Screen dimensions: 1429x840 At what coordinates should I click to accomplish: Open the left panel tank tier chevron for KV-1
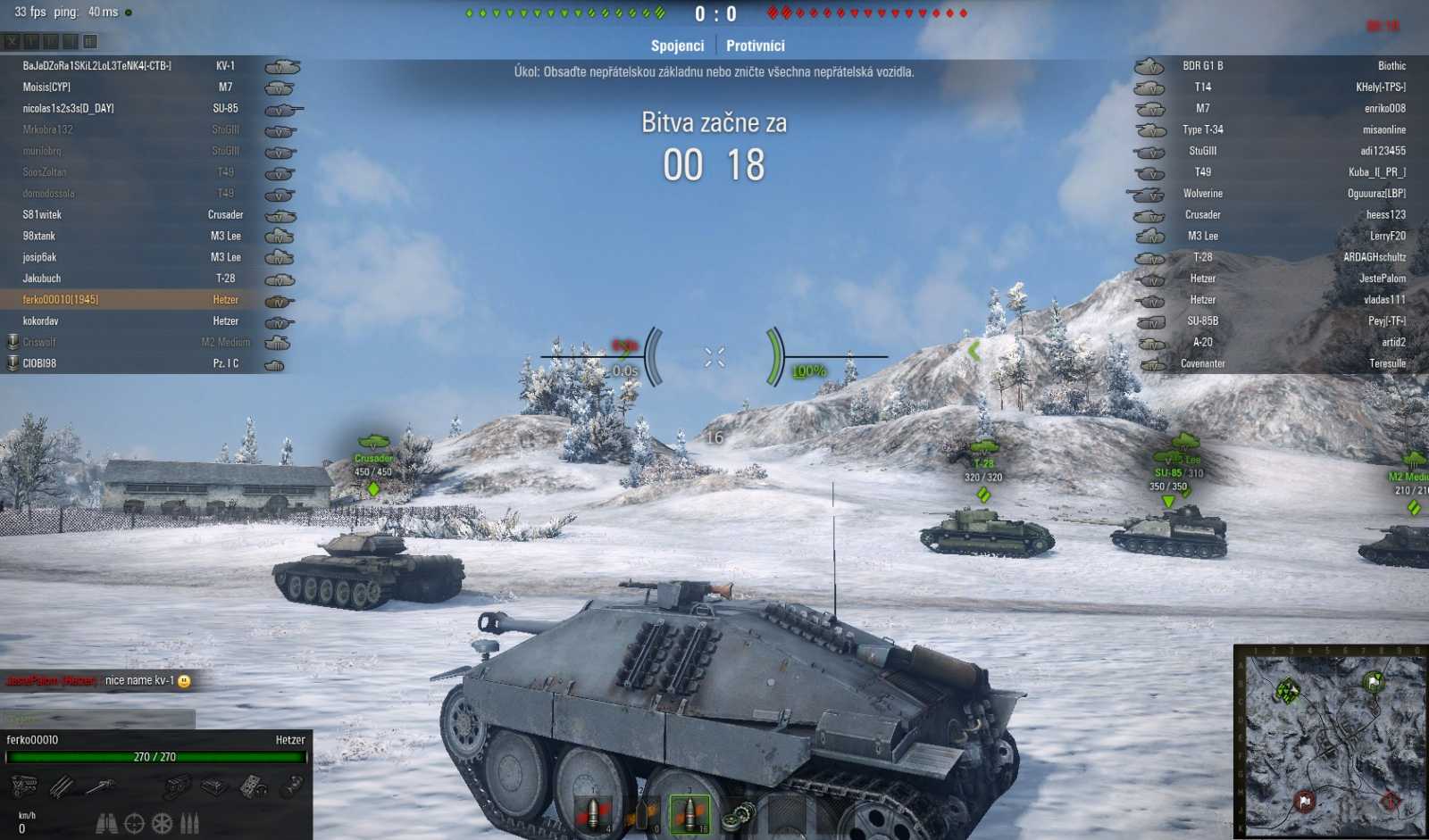click(280, 65)
